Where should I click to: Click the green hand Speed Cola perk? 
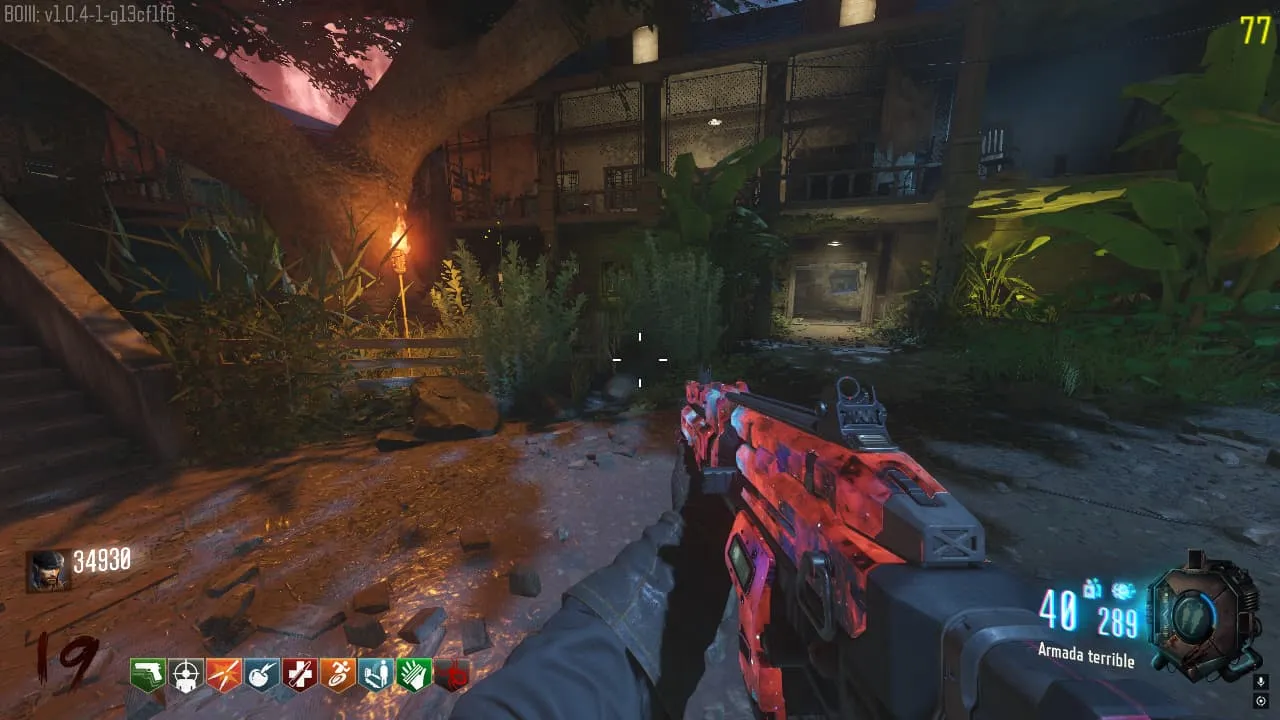coord(413,674)
